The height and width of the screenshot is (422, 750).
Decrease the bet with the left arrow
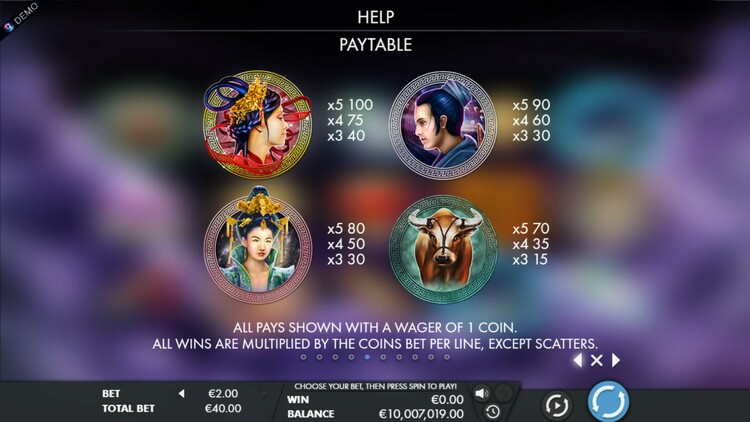(x=181, y=394)
